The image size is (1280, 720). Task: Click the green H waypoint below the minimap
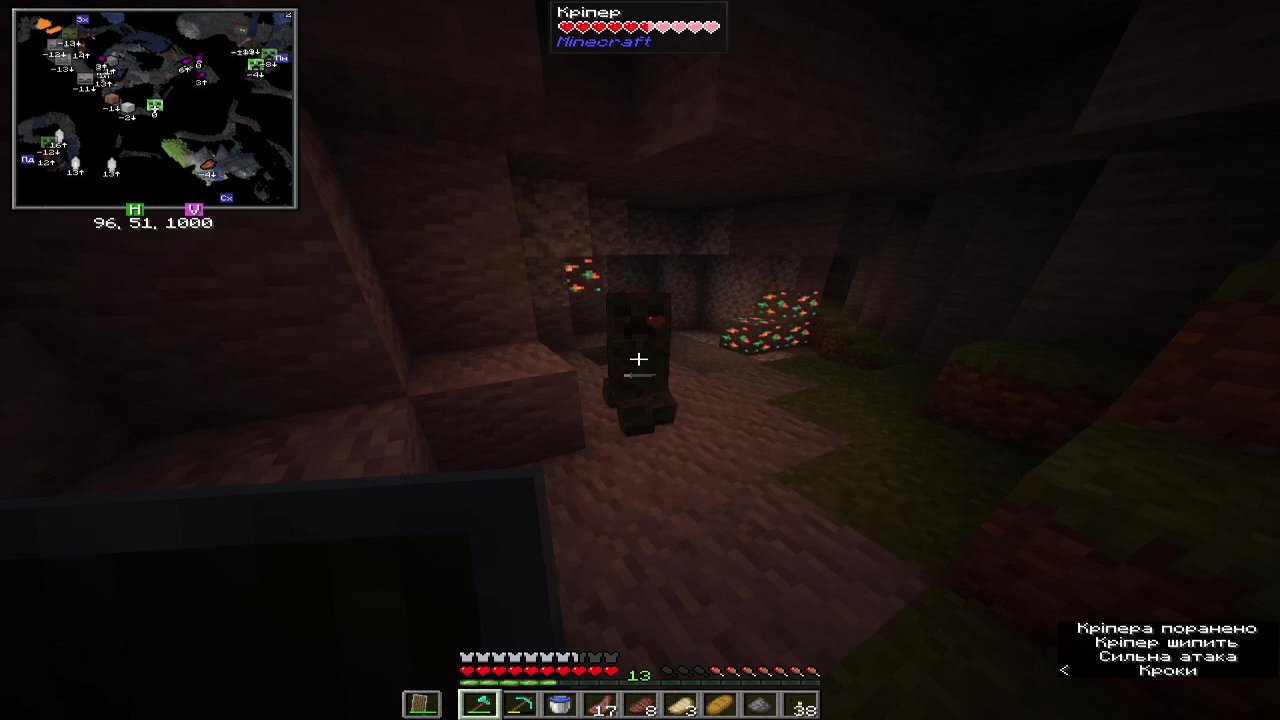pos(135,210)
